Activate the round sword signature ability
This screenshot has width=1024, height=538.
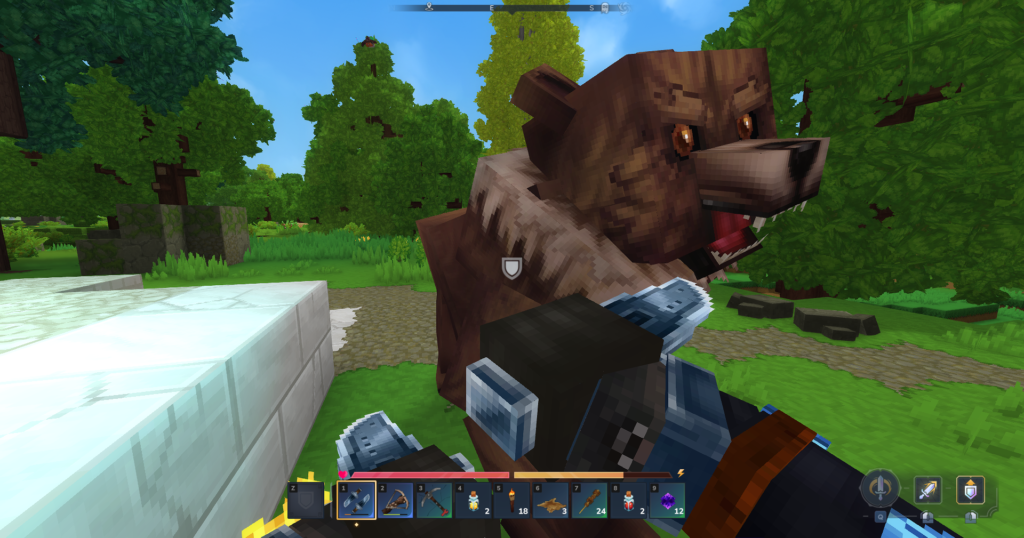pos(880,489)
